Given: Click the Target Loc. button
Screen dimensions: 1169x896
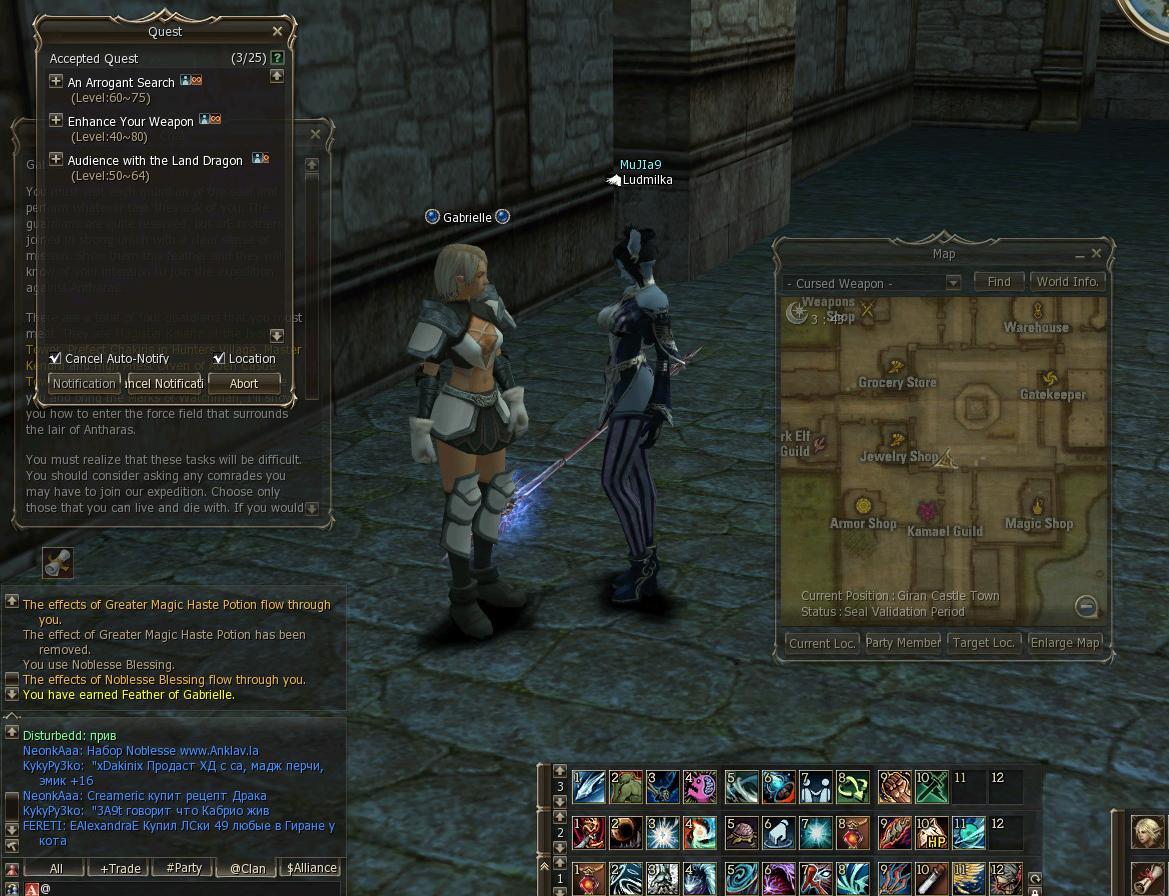Looking at the screenshot, I should tap(984, 643).
